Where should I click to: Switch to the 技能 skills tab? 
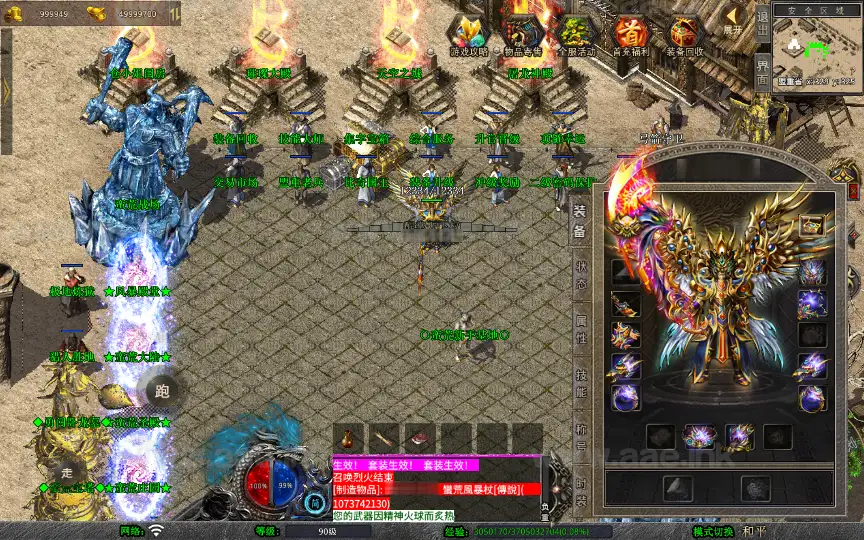pyautogui.click(x=579, y=384)
